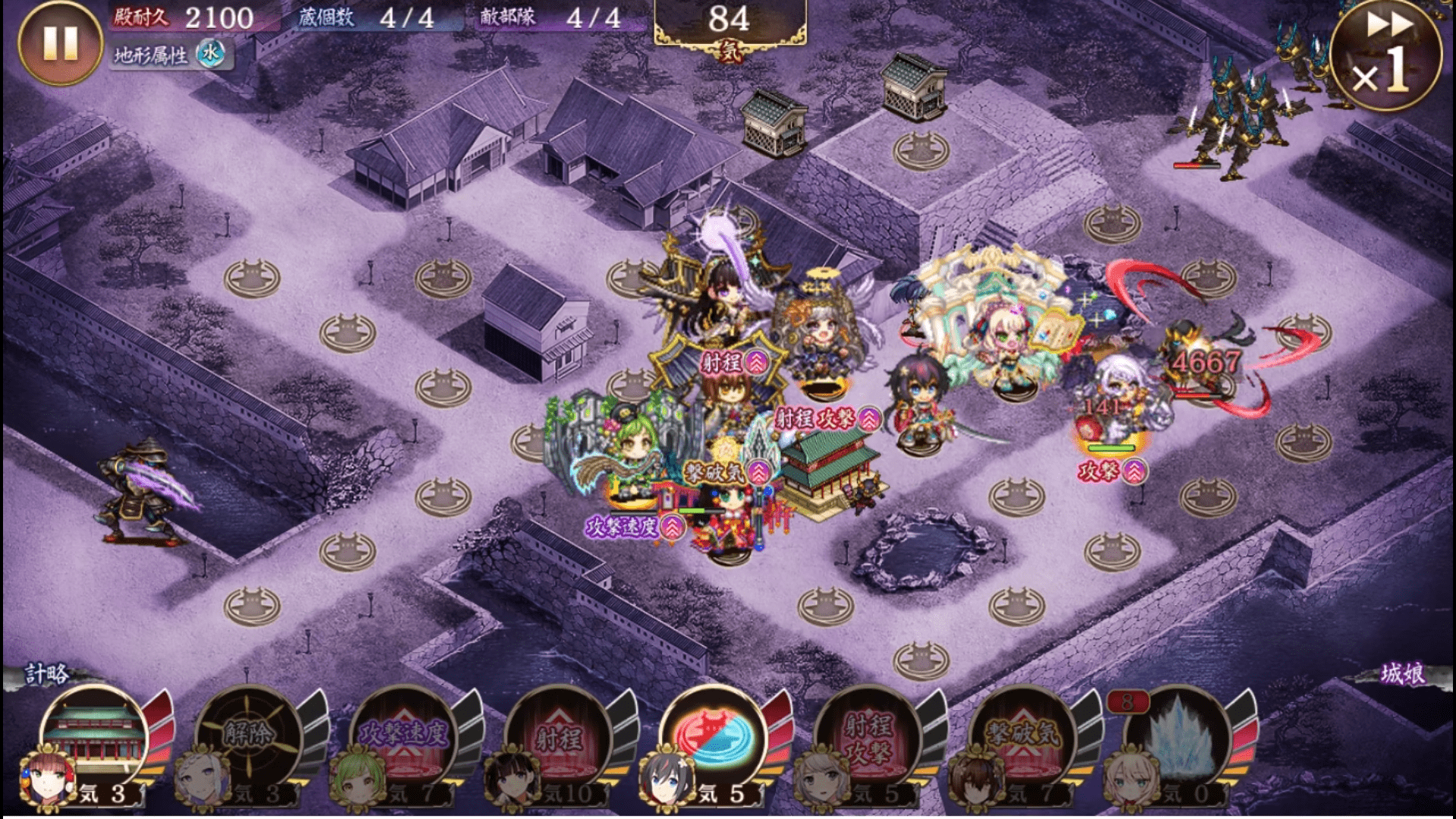Use the 解除 stratagem
This screenshot has height=819, width=1456.
click(249, 734)
